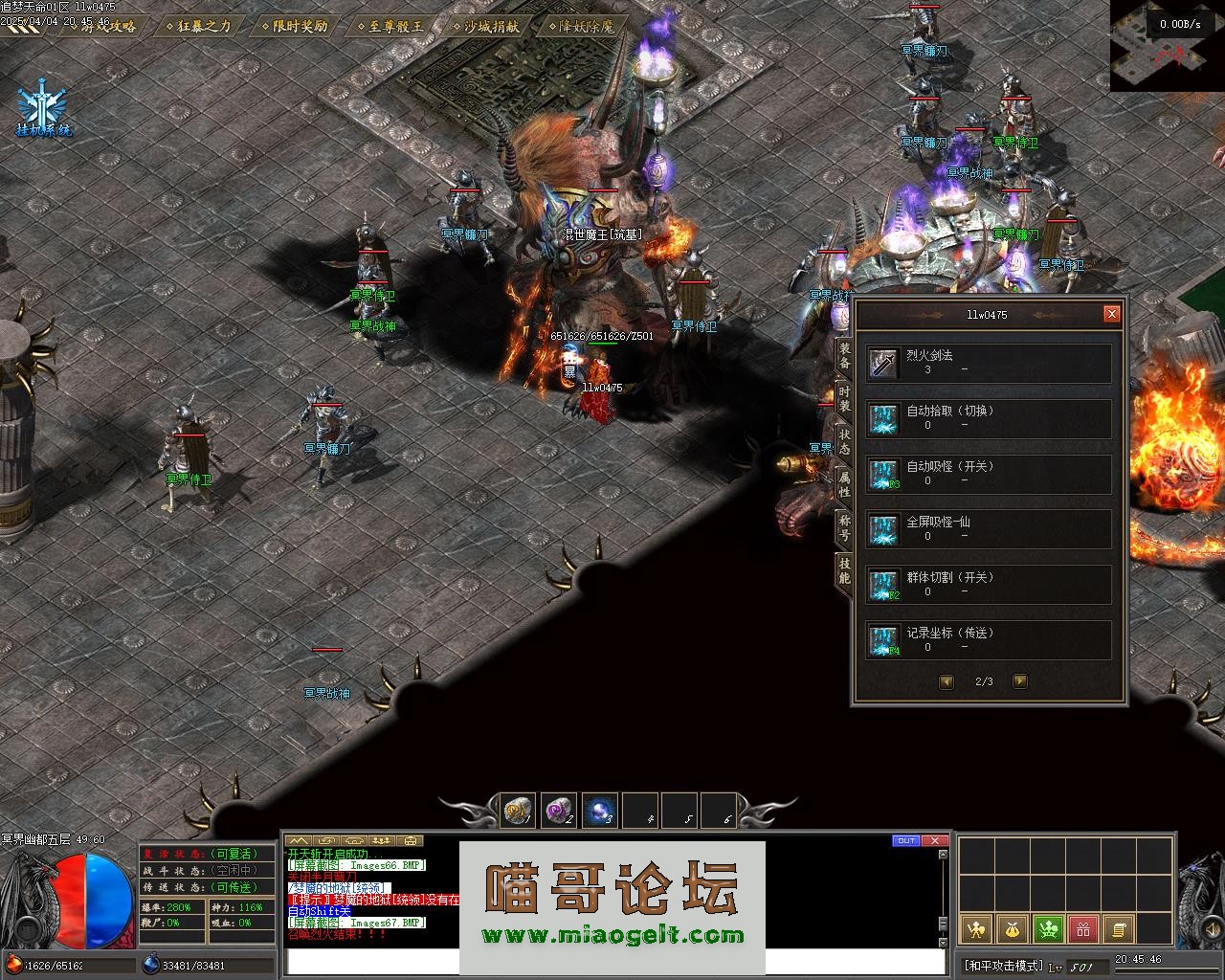Go to the next skill page
This screenshot has width=1225, height=980.
(x=1019, y=681)
